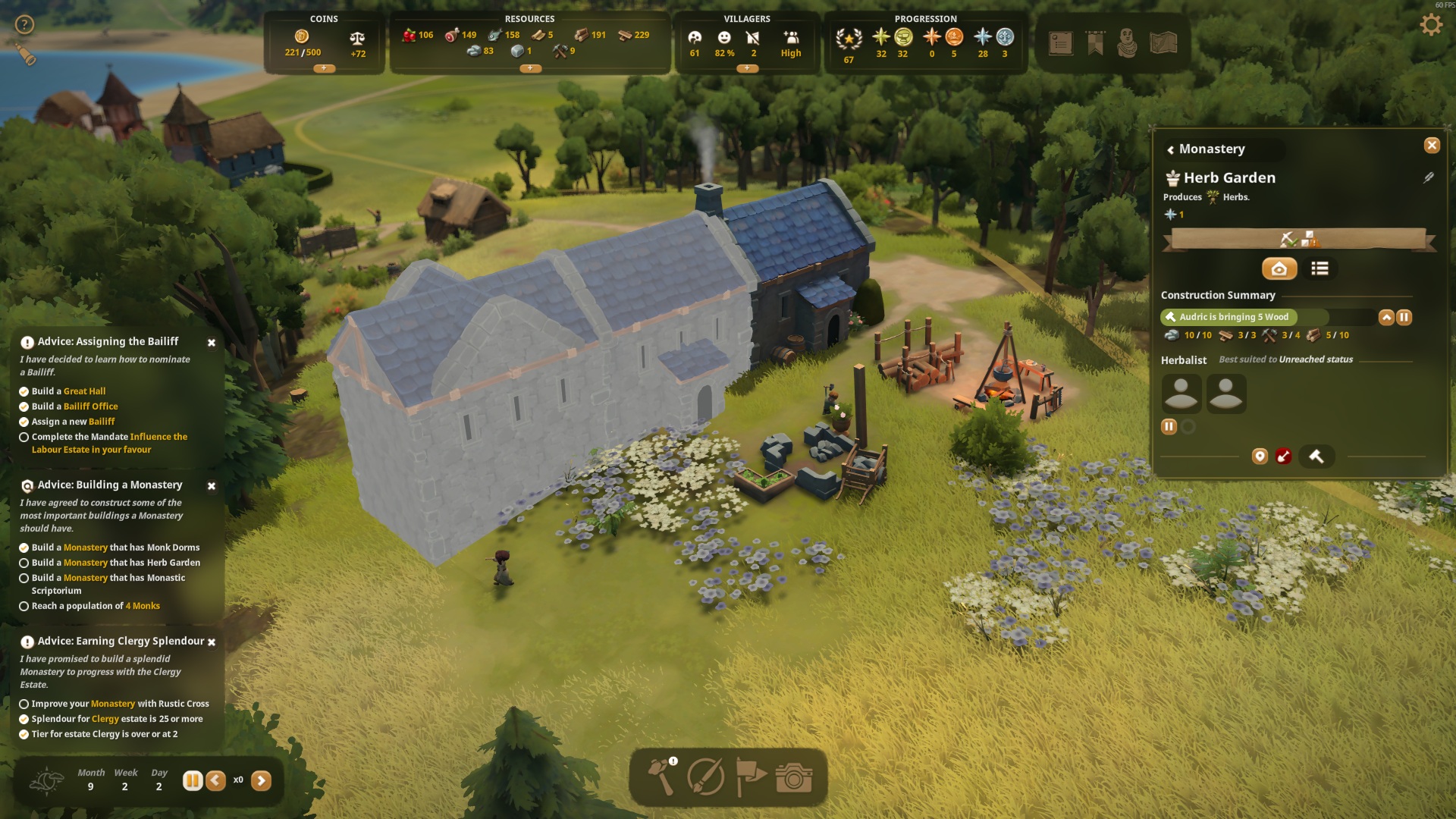Close the Herb Garden panel
This screenshot has height=819, width=1456.
coord(1432,146)
